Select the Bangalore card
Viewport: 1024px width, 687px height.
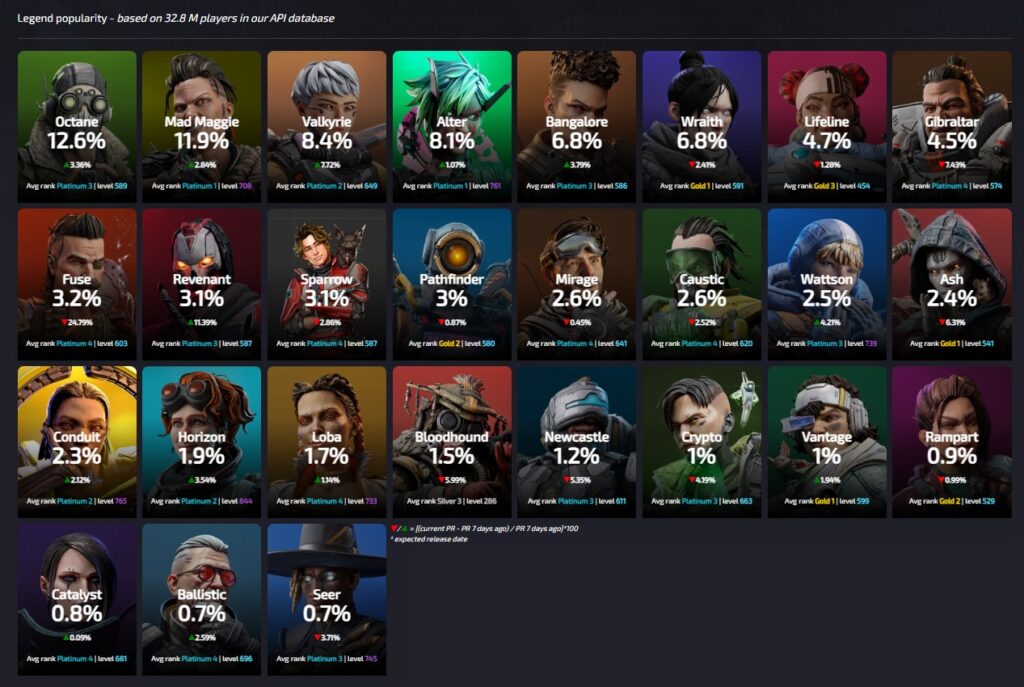coord(576,120)
